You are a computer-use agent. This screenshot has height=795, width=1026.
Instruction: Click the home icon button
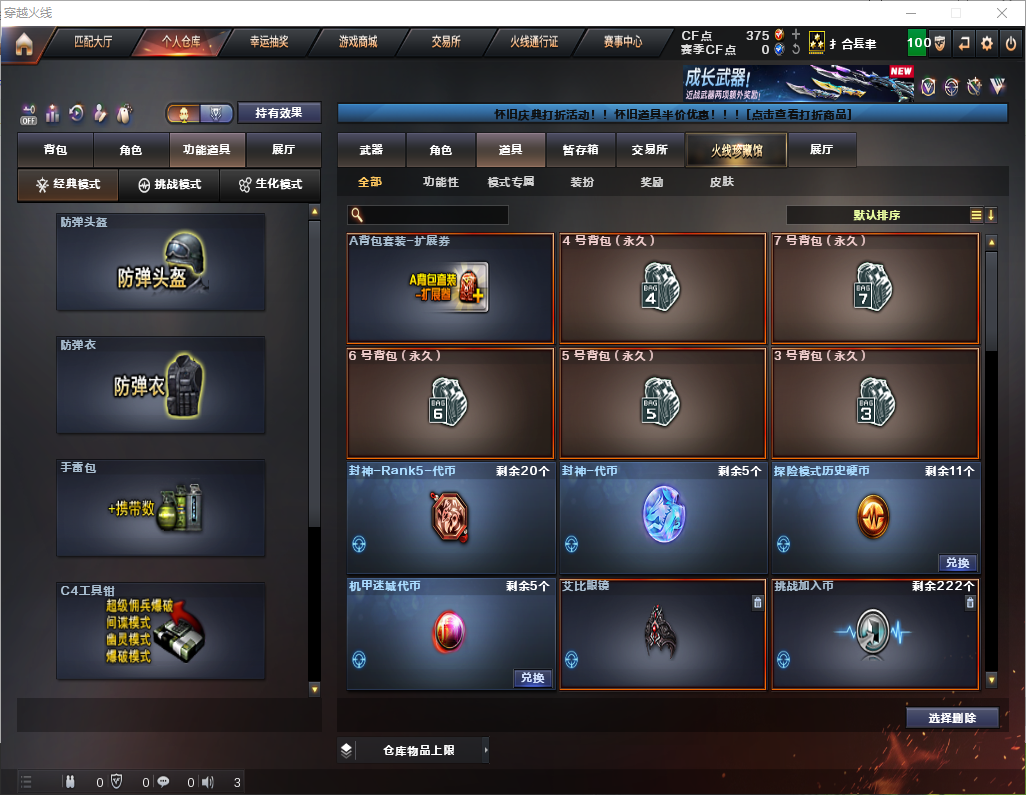23,43
